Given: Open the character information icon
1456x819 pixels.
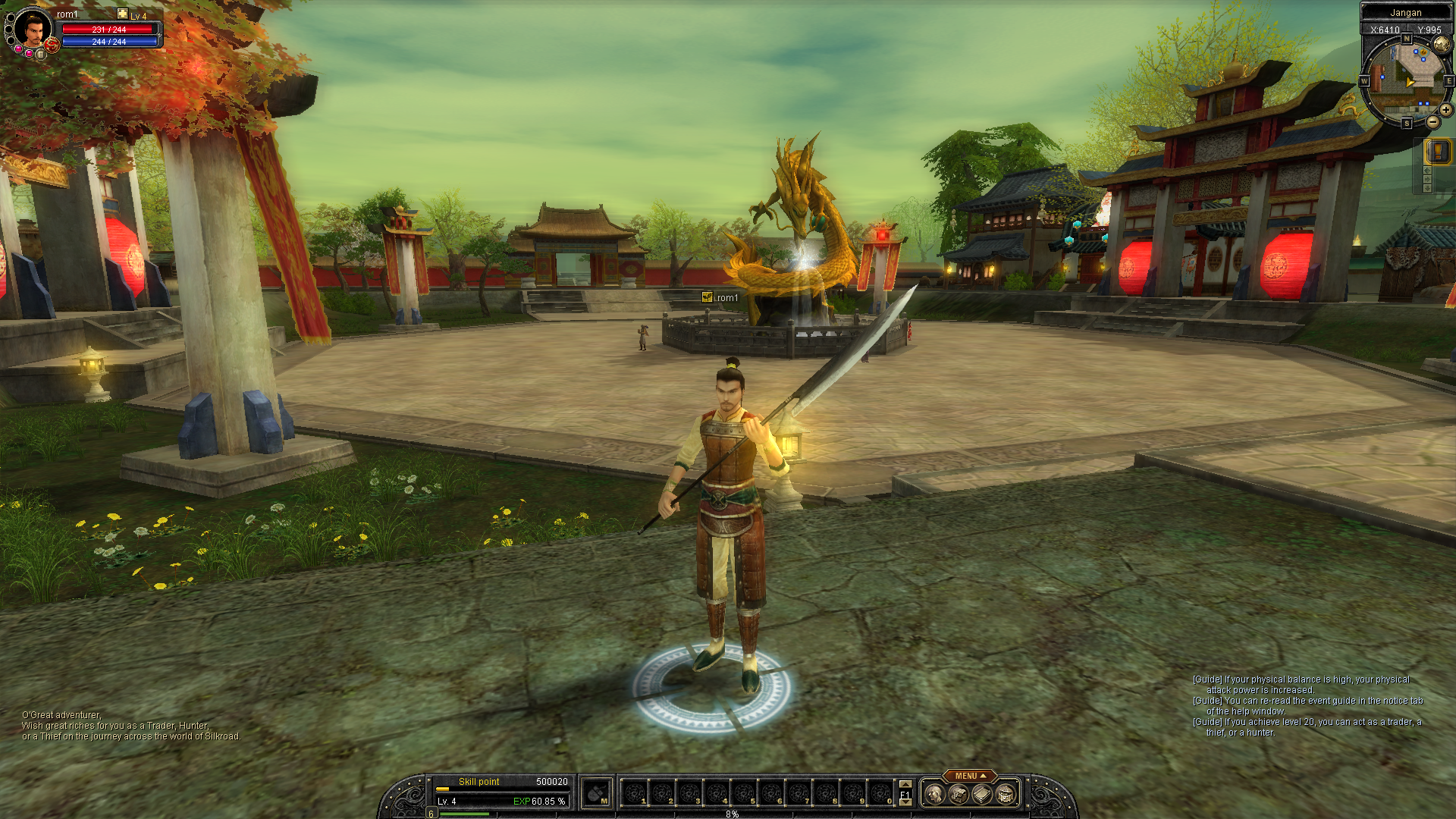Looking at the screenshot, I should (x=934, y=794).
